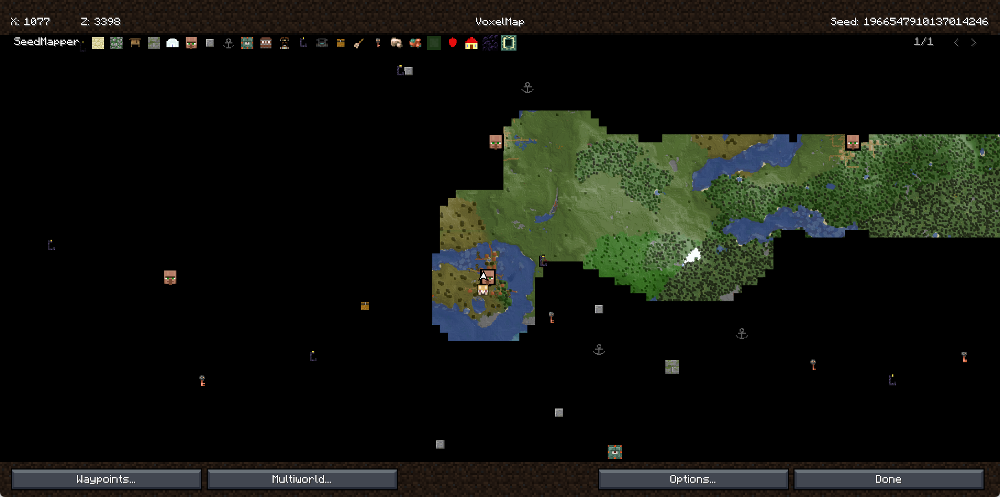The width and height of the screenshot is (1000, 497).
Task: Go to the previous SeedMapper page arrow
Action: point(955,43)
